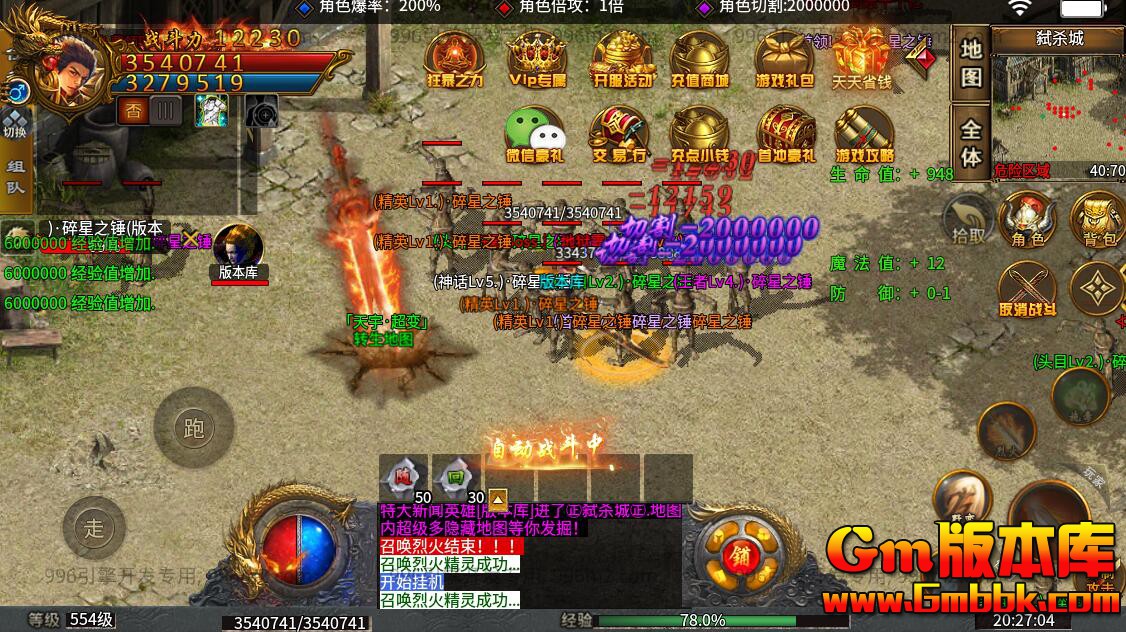1126x632 pixels.
Task: Open the 角色 character sheet
Action: tap(1026, 218)
